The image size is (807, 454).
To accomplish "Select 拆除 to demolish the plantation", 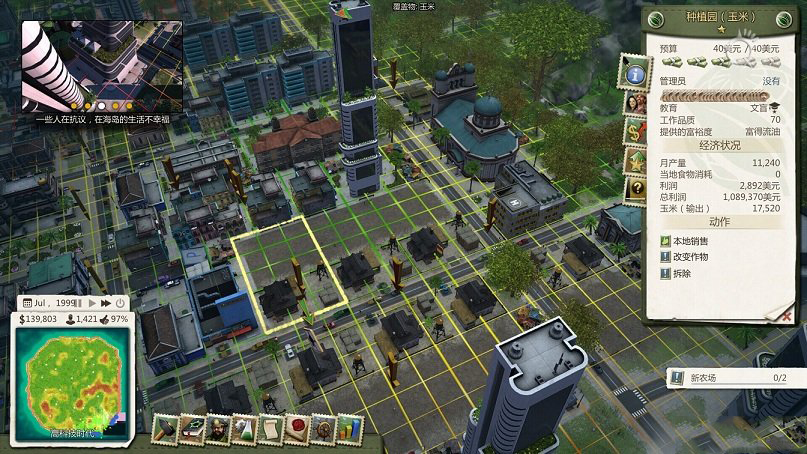I will pos(682,273).
